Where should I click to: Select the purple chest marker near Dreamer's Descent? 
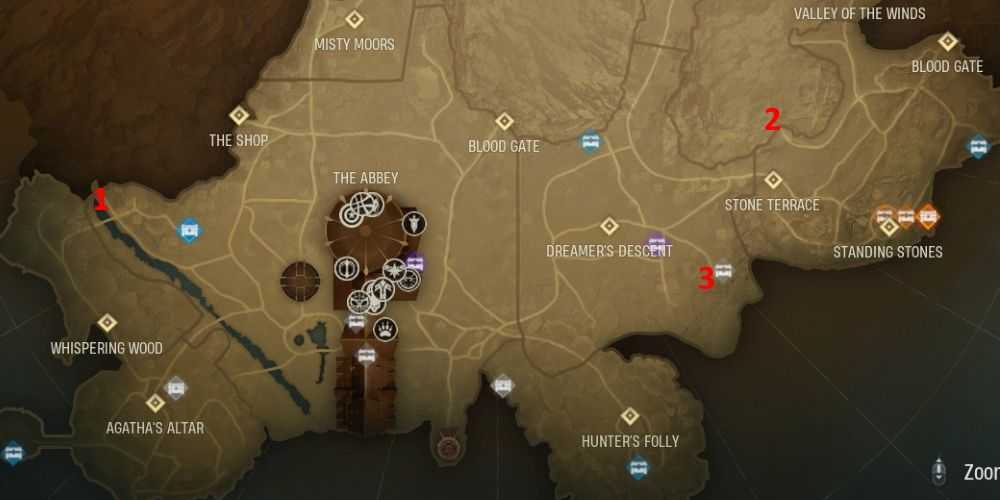pyautogui.click(x=656, y=242)
